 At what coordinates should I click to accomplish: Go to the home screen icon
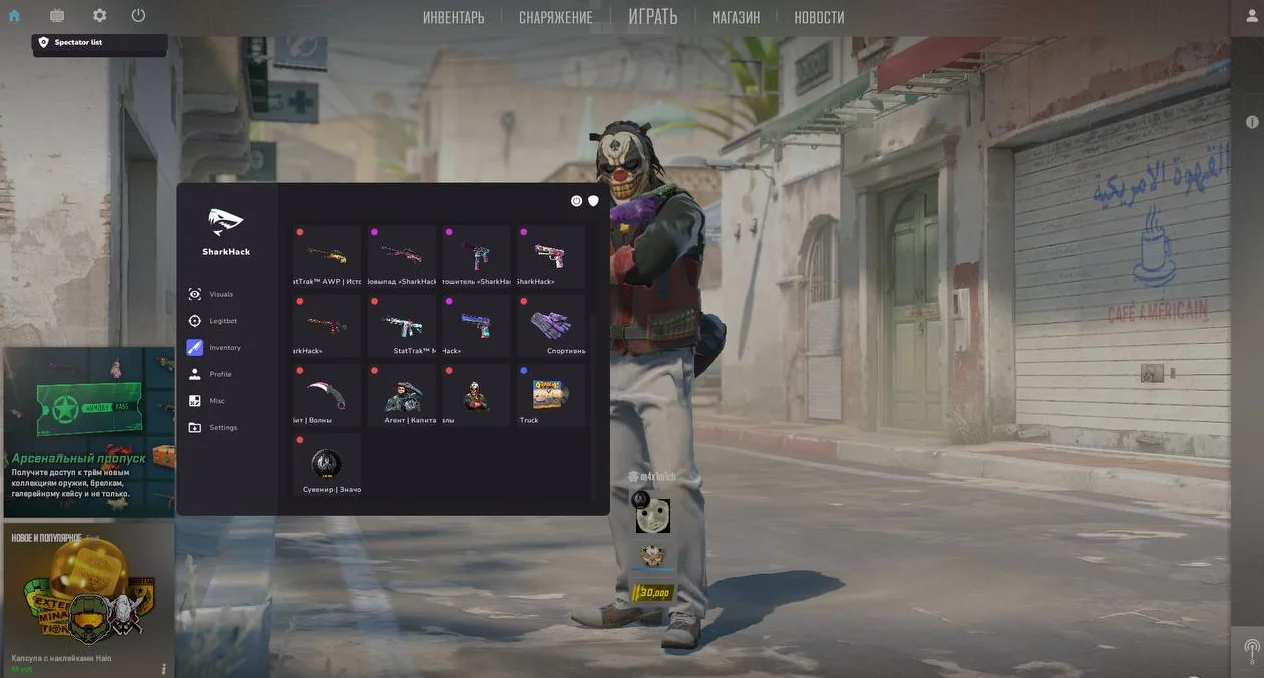pos(14,16)
